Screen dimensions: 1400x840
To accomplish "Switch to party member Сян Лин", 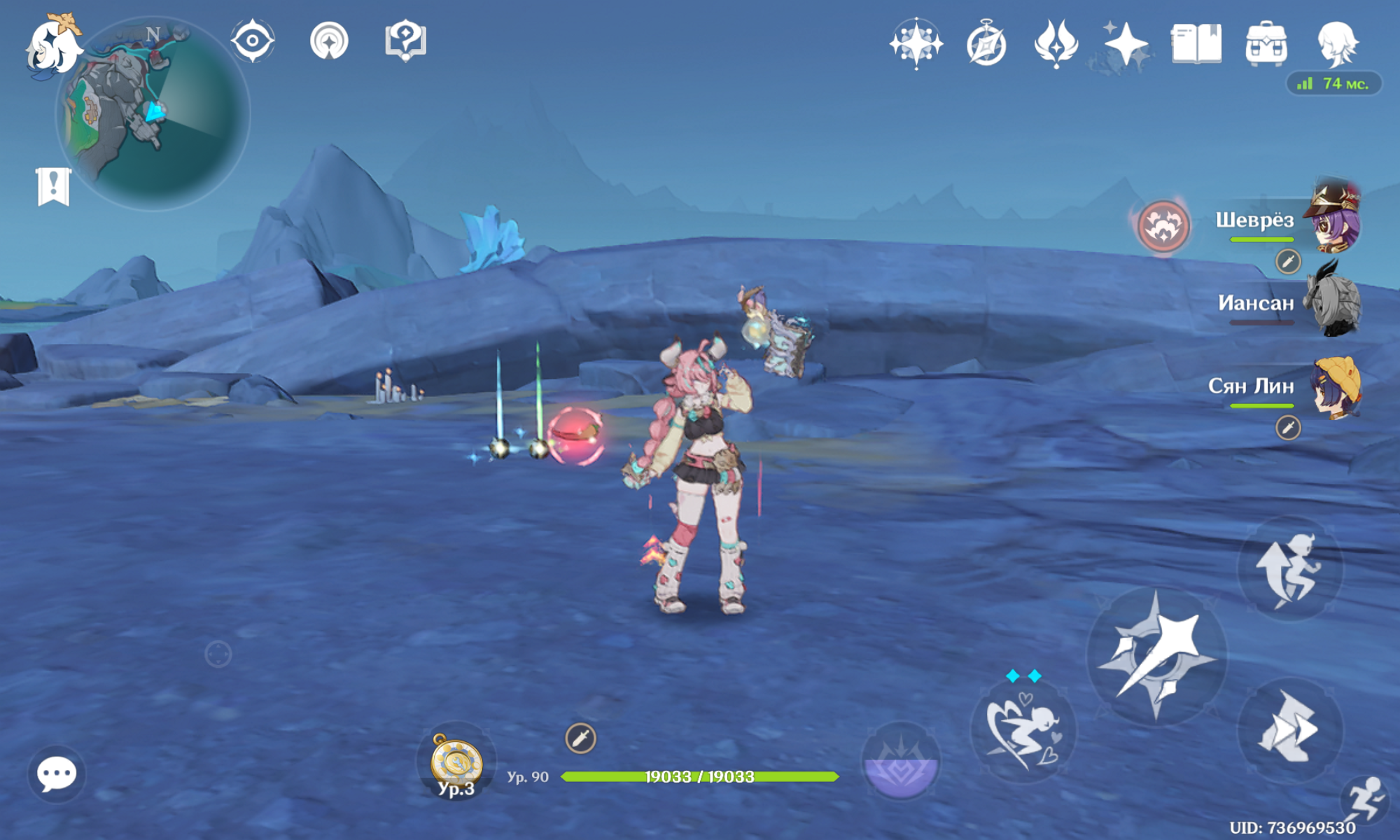I will pyautogui.click(x=1335, y=386).
